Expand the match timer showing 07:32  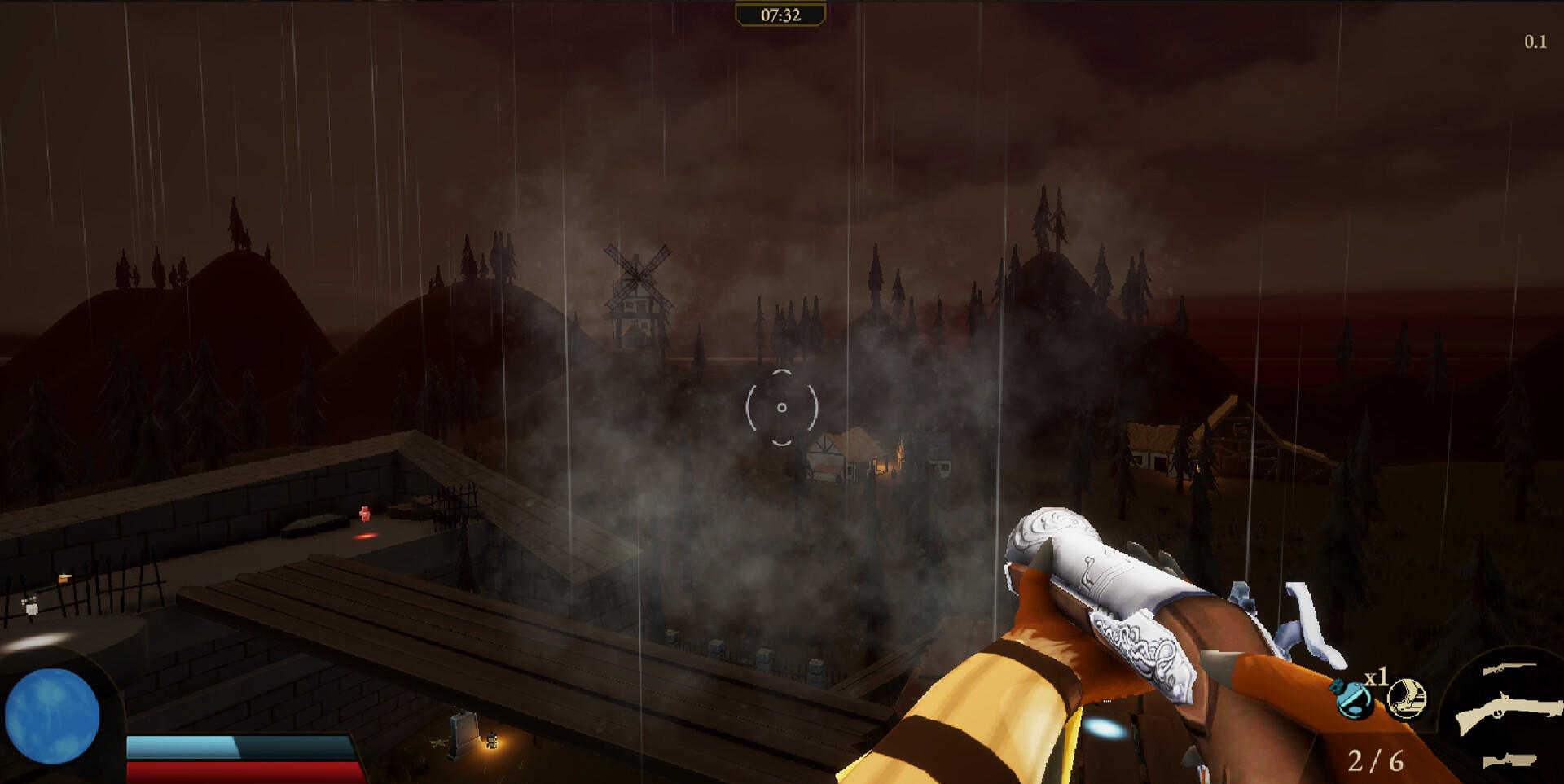coord(780,14)
